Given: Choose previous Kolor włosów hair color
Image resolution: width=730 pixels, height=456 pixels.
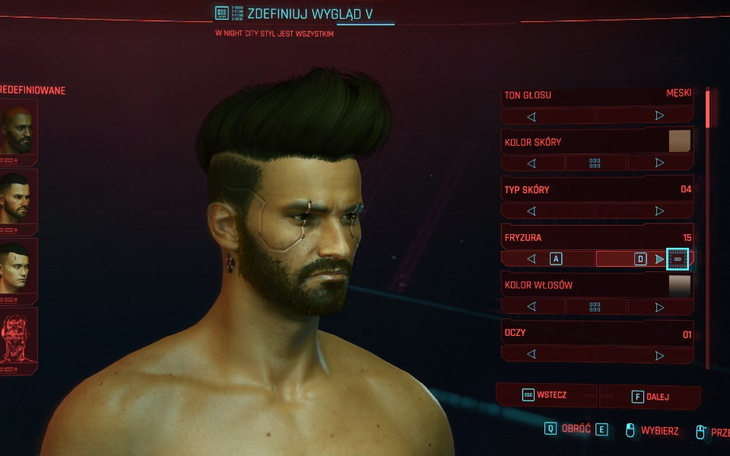Looking at the screenshot, I should (x=531, y=307).
